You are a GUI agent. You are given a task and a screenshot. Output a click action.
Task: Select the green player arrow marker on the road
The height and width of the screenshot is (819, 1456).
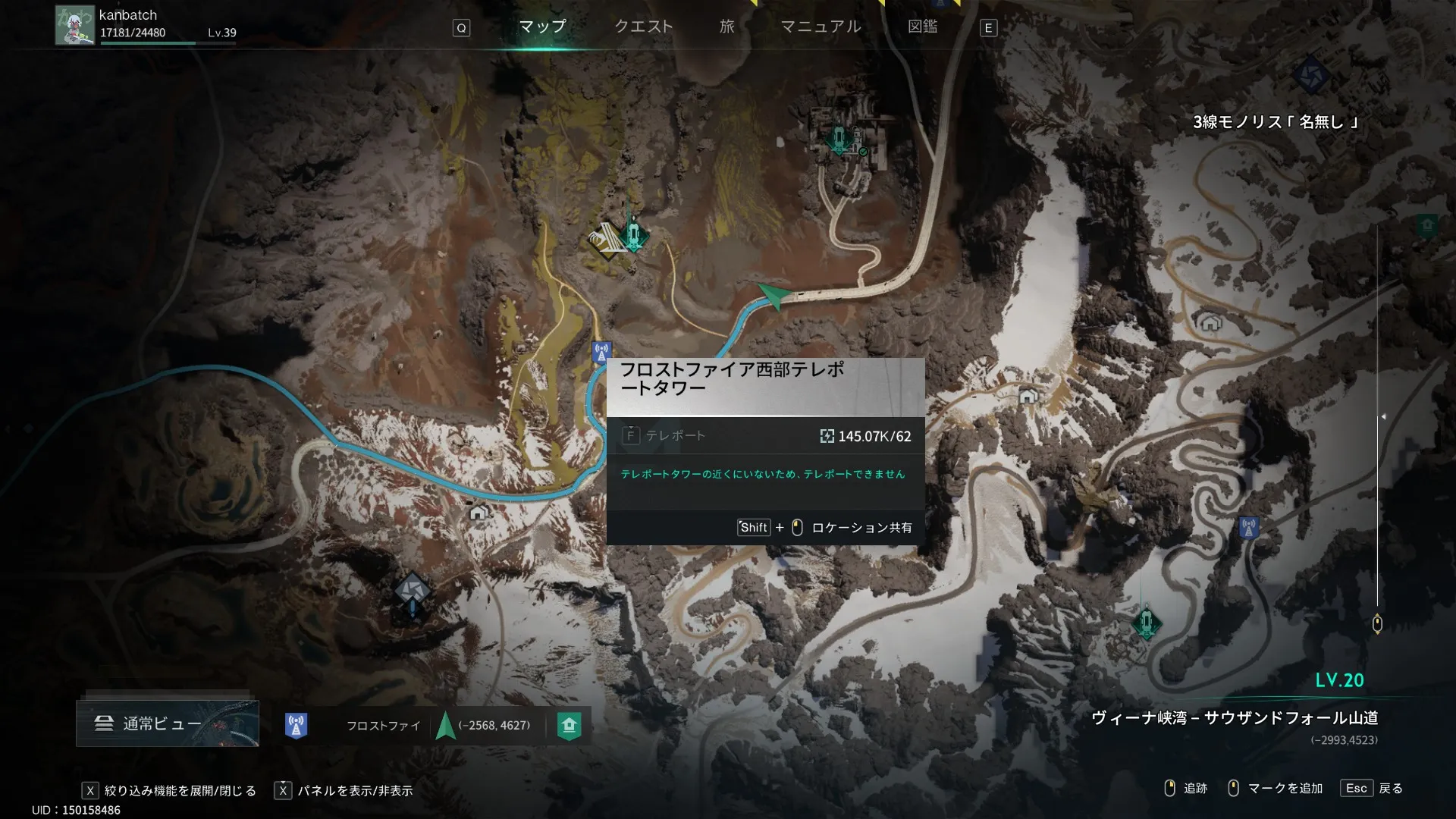pos(773,294)
